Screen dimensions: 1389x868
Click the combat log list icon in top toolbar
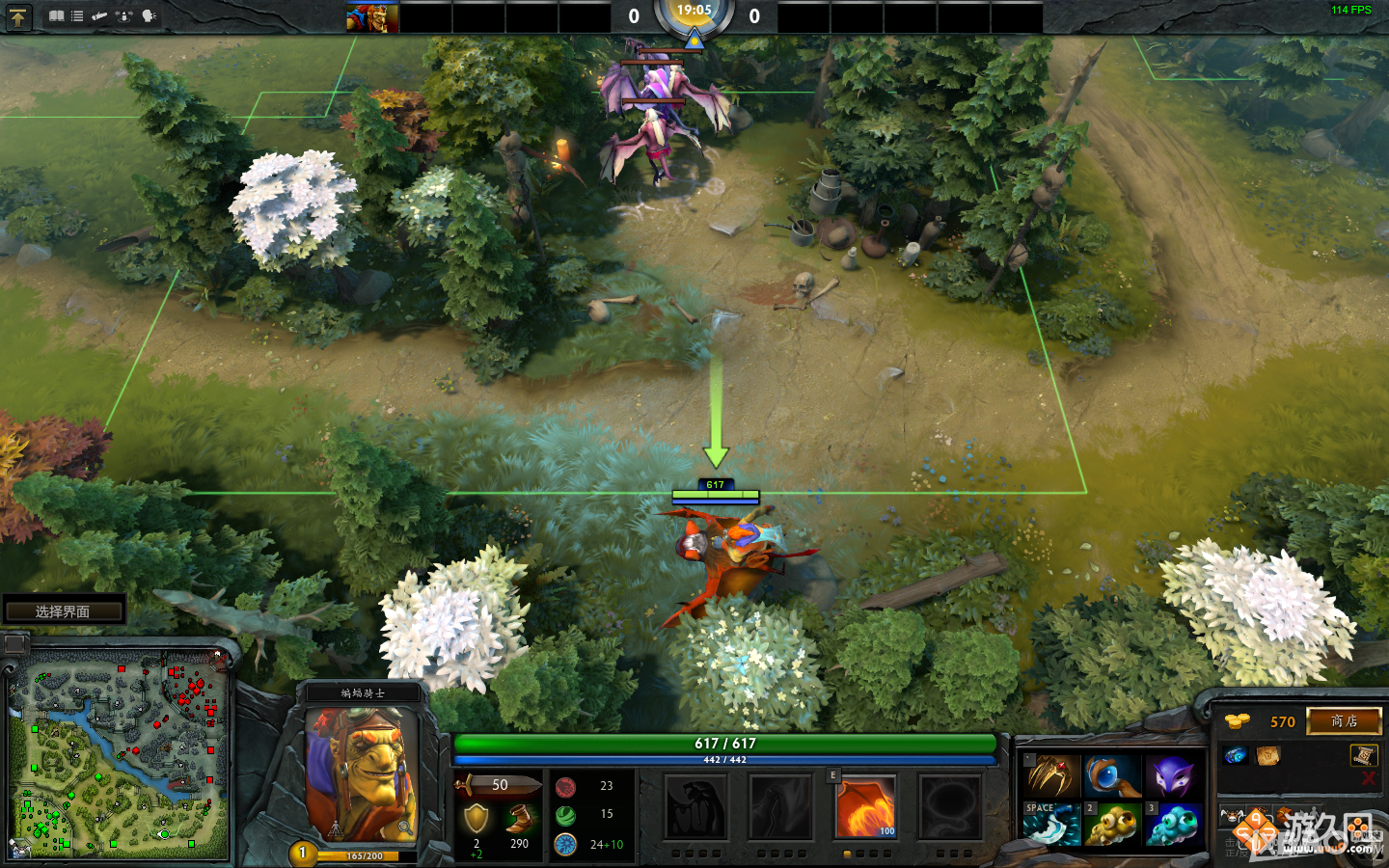[x=77, y=15]
